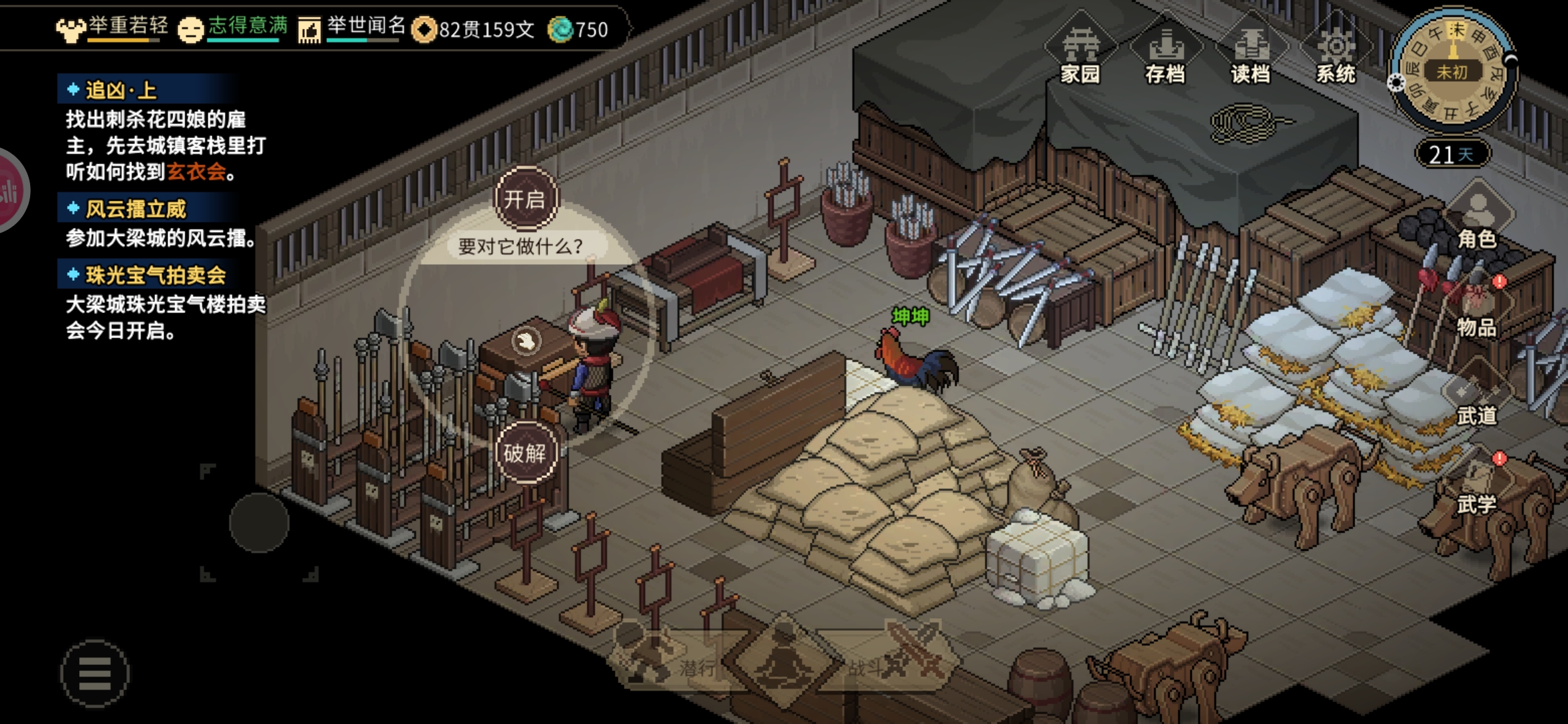Image resolution: width=1568 pixels, height=724 pixels.
Task: Select the 追凶·上 quest entry
Action: 121,90
